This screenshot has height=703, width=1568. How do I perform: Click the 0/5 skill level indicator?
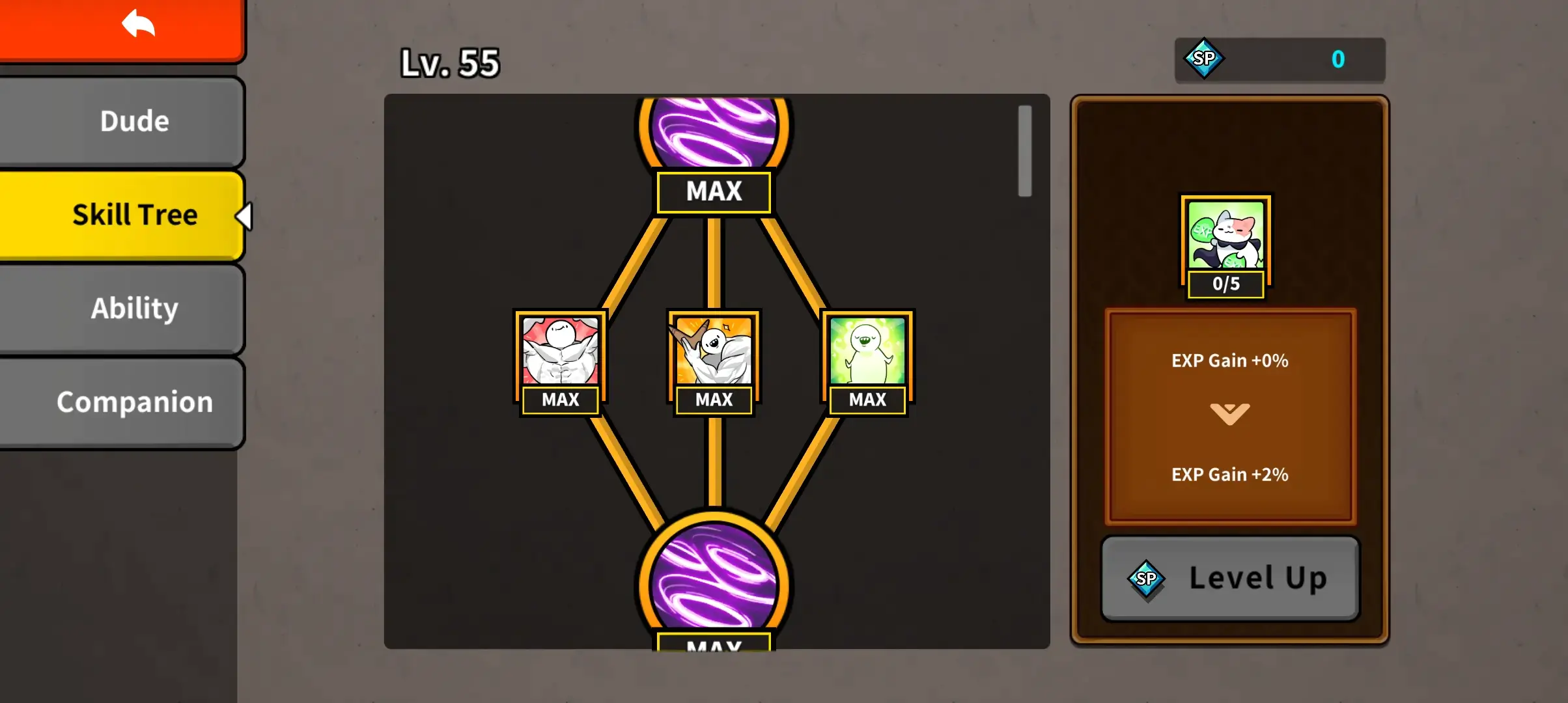point(1227,284)
